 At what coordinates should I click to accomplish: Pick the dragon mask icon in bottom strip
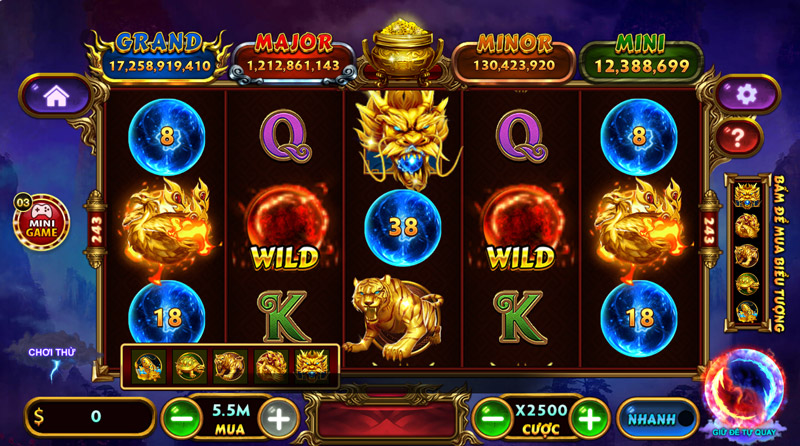311,366
